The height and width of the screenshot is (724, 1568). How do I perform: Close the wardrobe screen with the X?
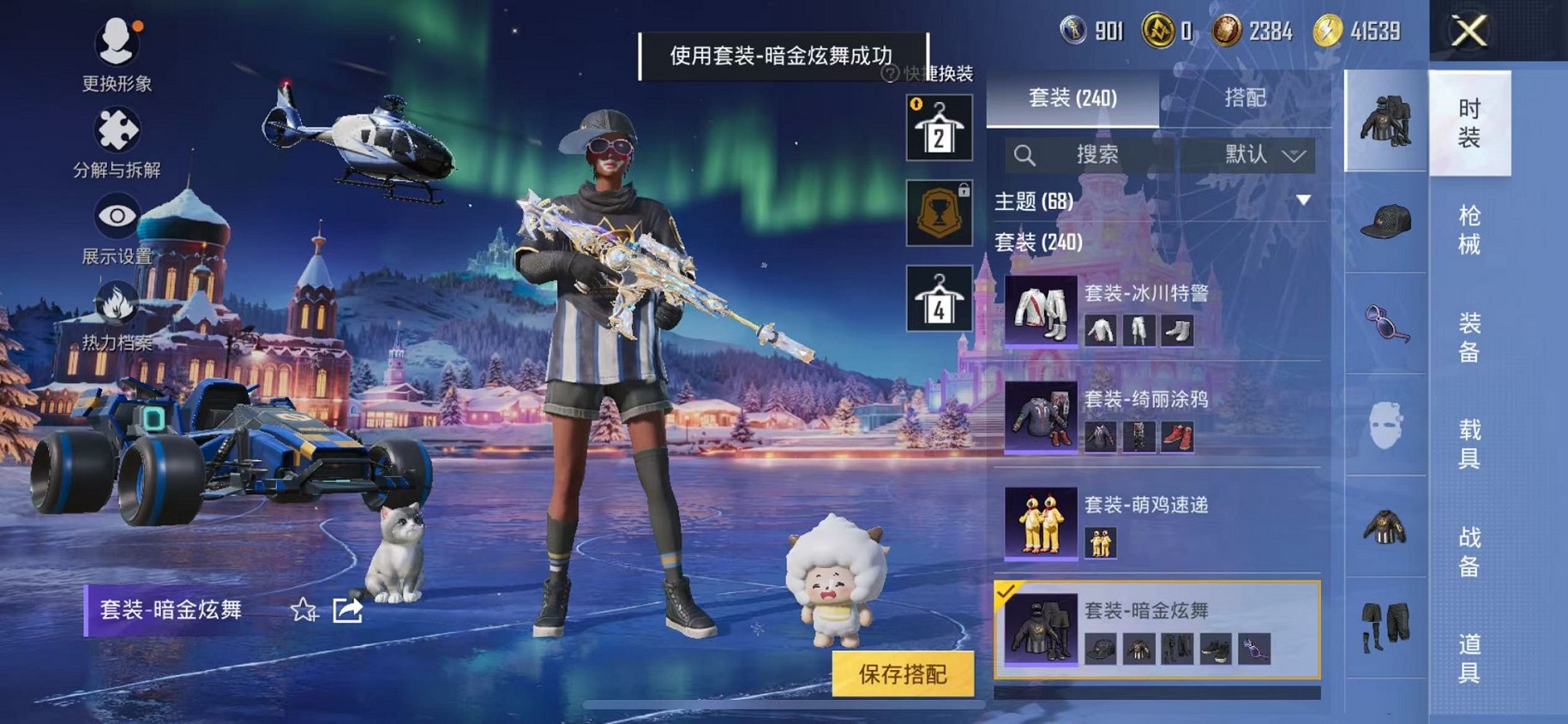click(x=1469, y=33)
